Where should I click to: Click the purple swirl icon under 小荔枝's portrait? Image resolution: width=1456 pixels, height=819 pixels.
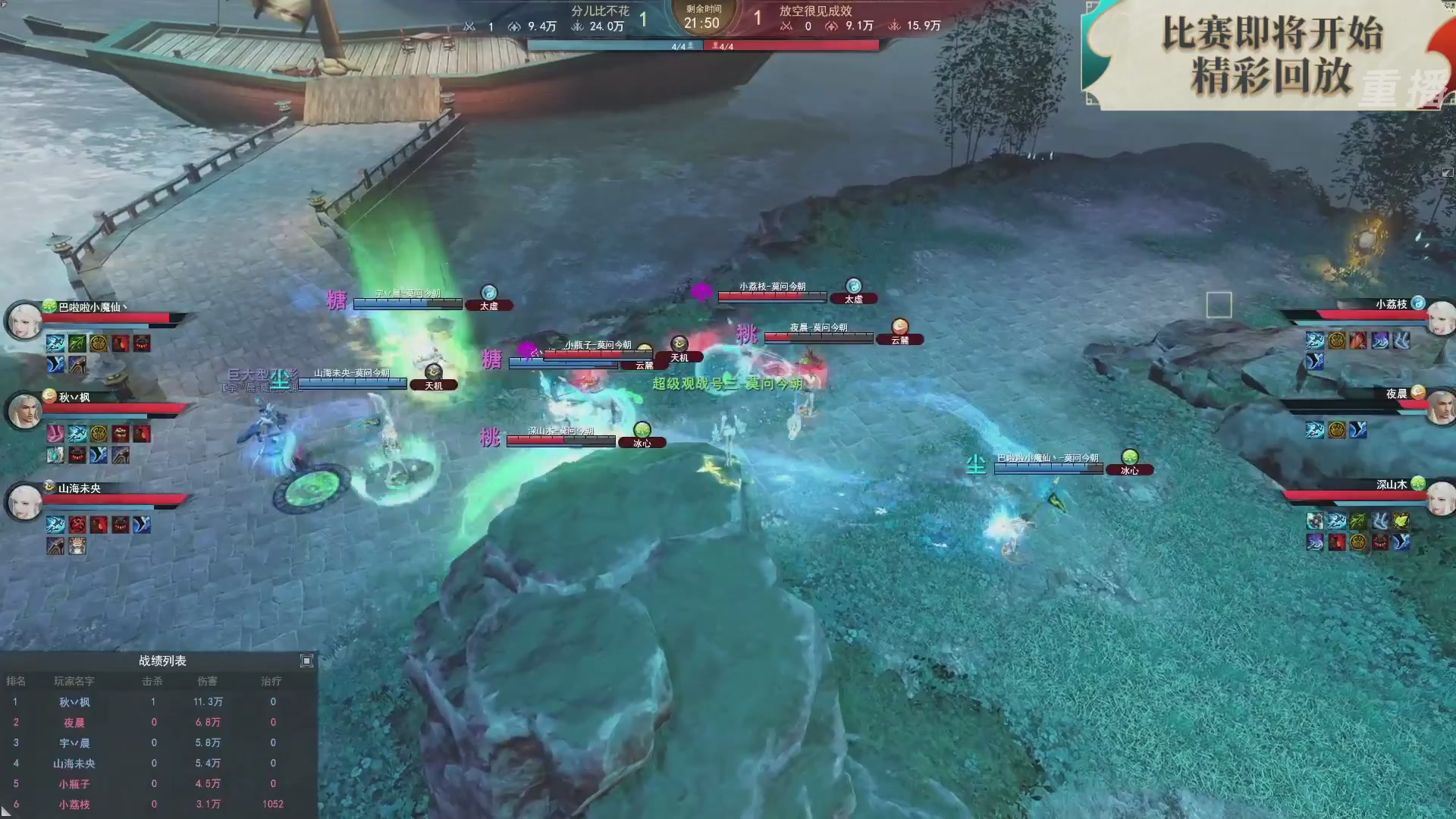[1380, 341]
